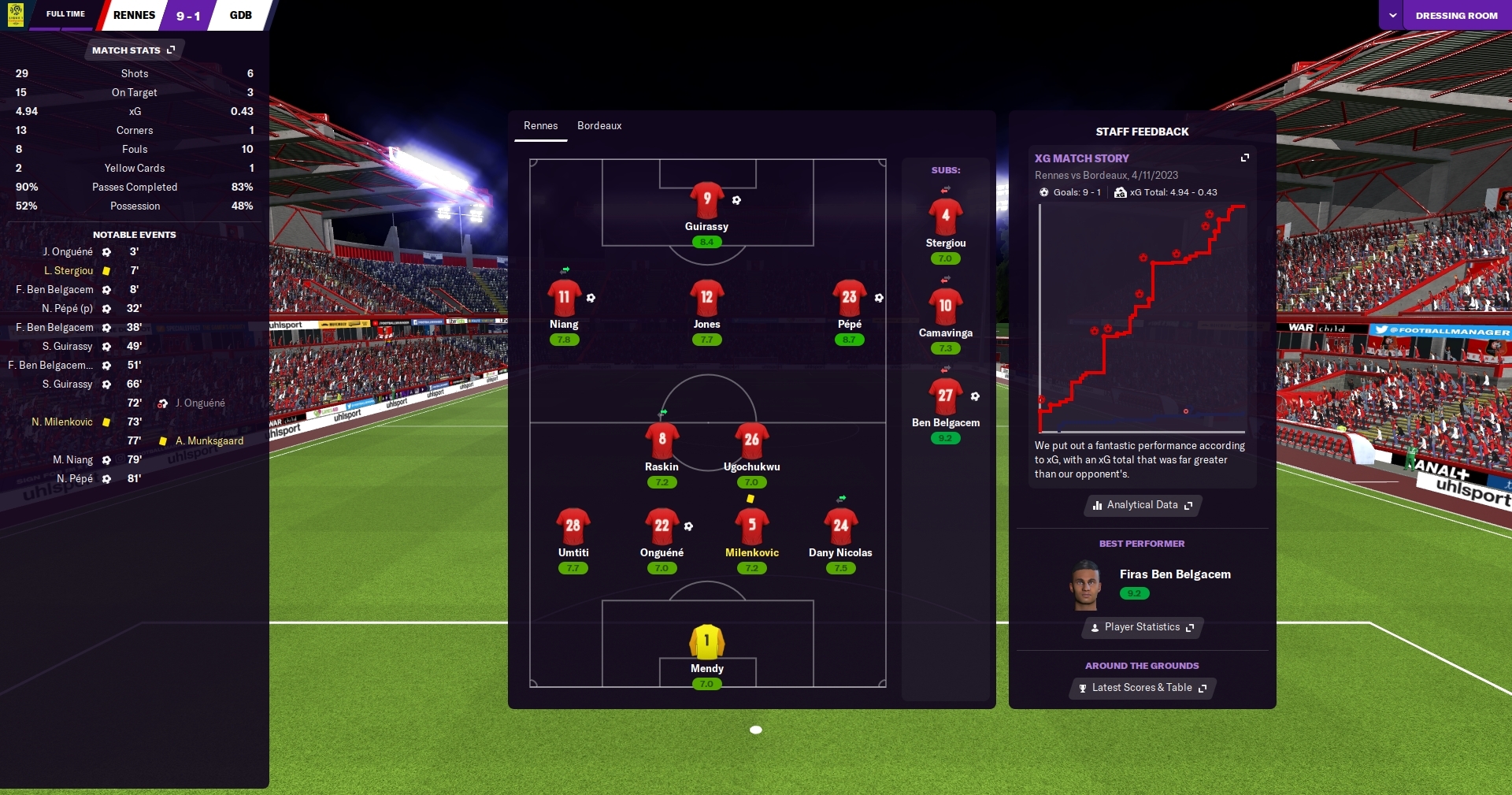
Task: Choose goalkeeper Mendy on the lineup
Action: [x=706, y=641]
